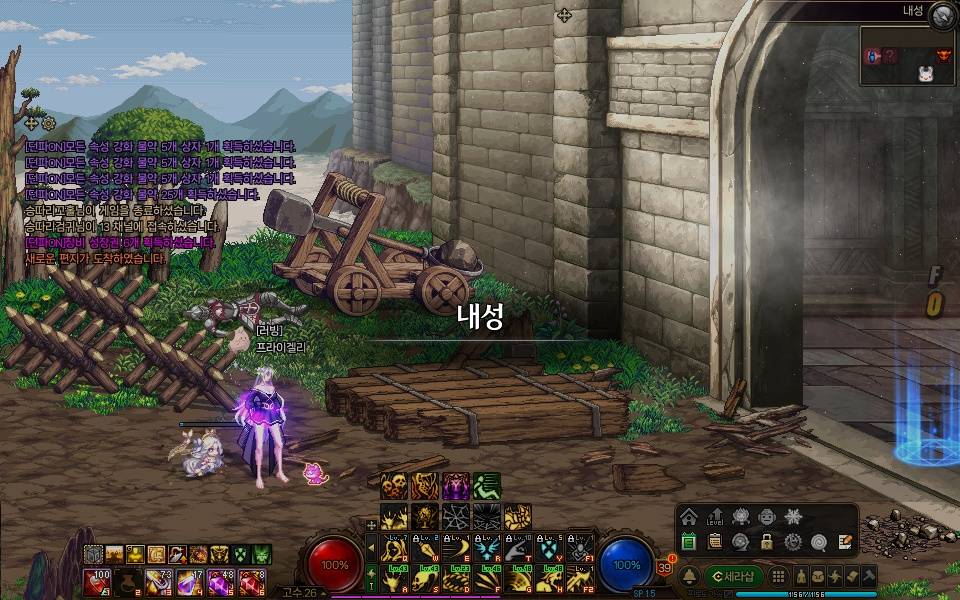Activate the blue wings skill on key R
Screen dimensions: 960x600
488,547
